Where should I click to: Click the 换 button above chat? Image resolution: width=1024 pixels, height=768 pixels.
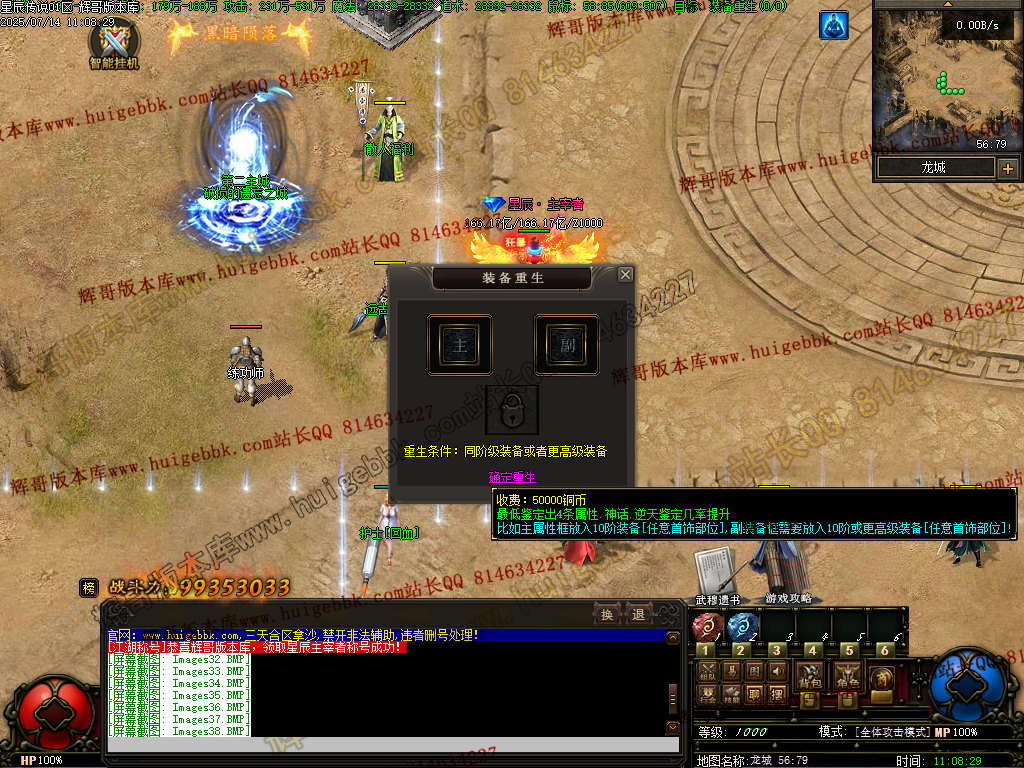(x=606, y=614)
